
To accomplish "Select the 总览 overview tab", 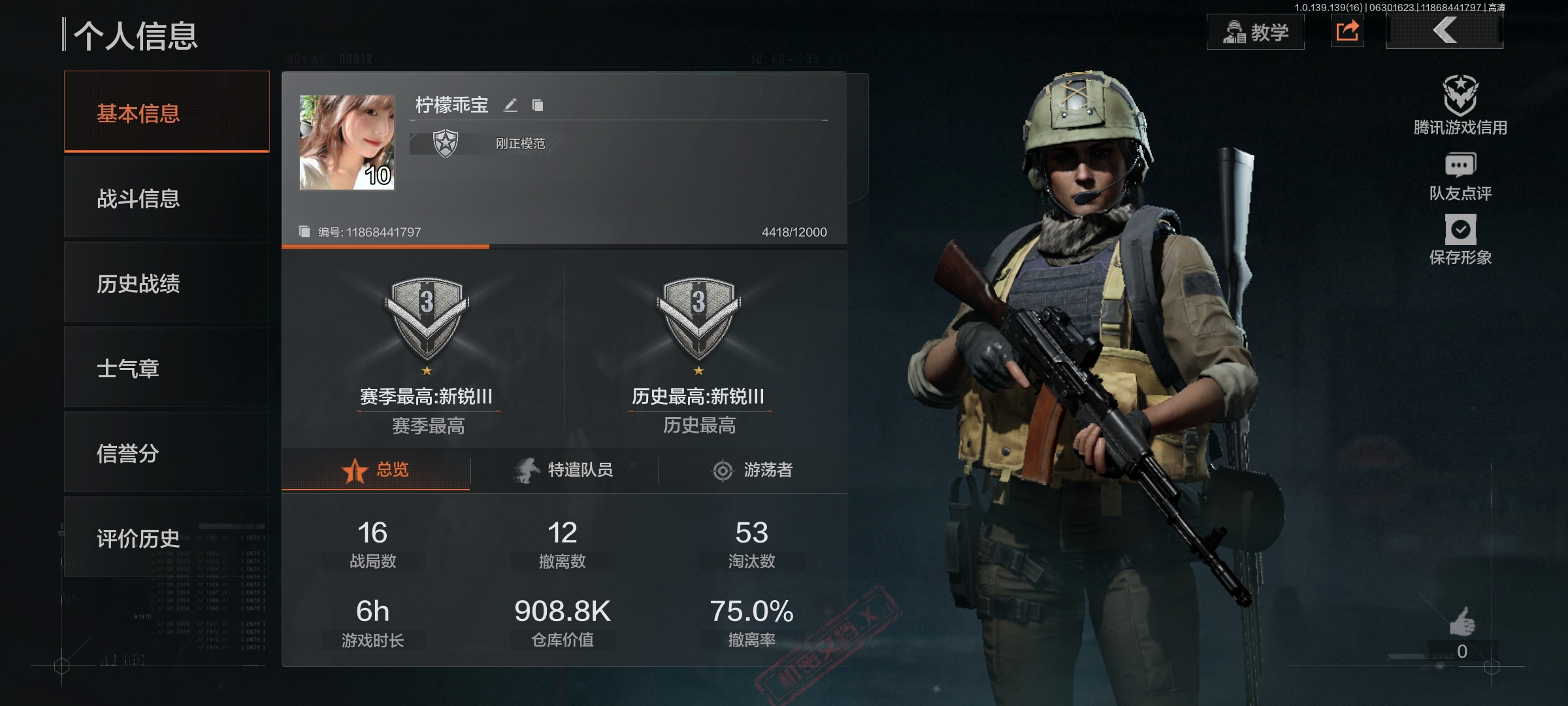I will pyautogui.click(x=376, y=470).
